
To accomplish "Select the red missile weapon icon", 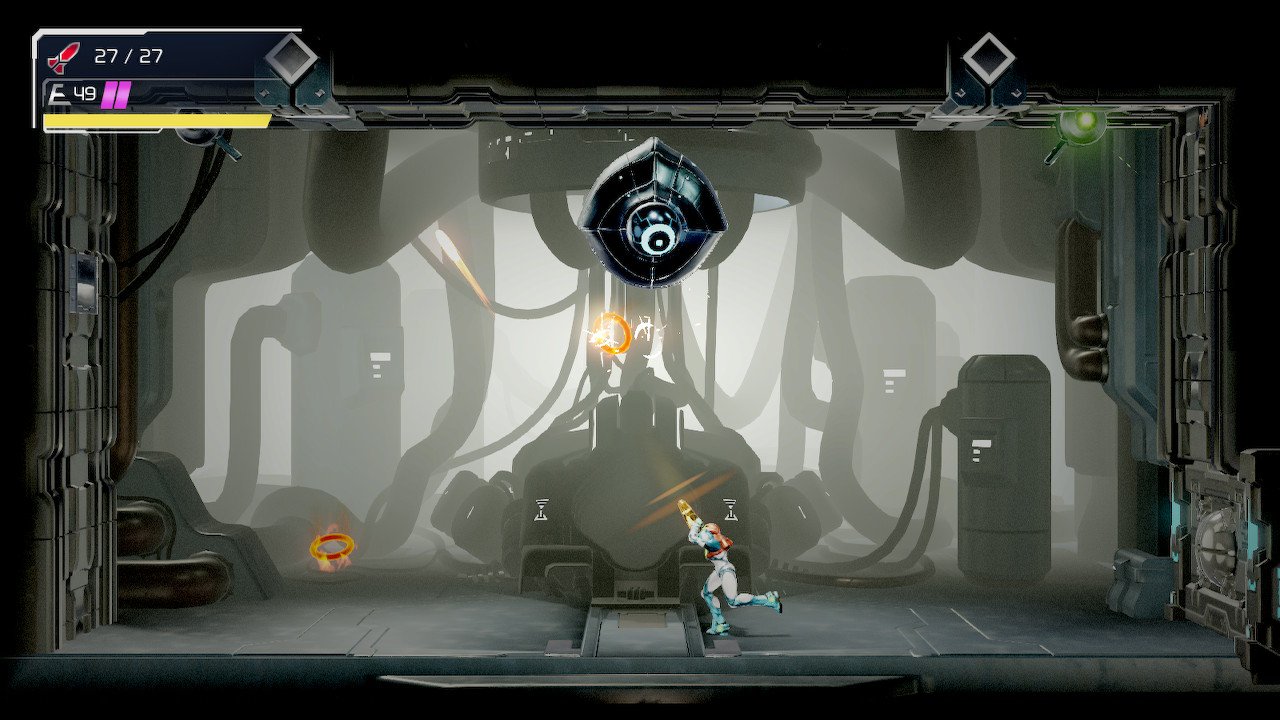I will click(x=63, y=57).
